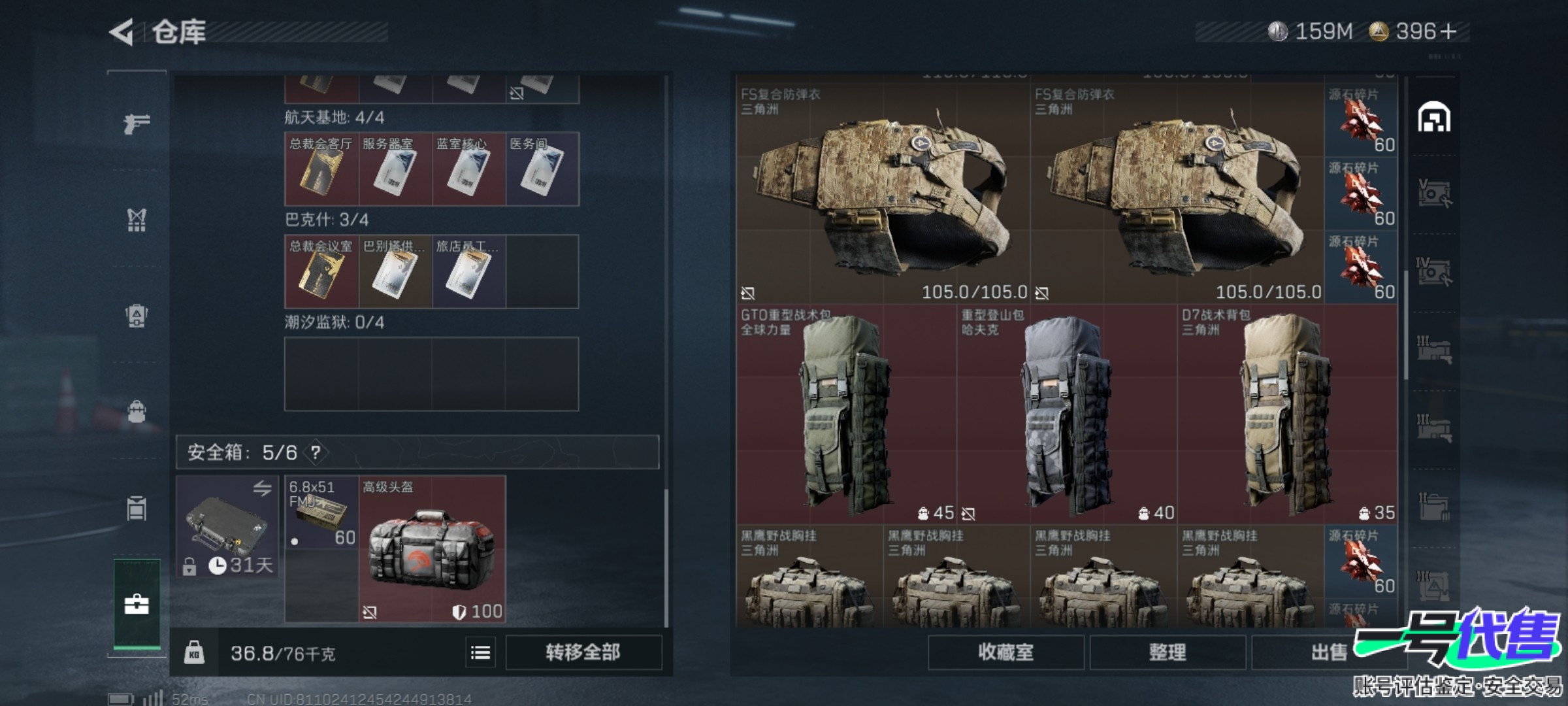Go back from the 仓库 screen
The height and width of the screenshot is (706, 1568).
click(122, 32)
